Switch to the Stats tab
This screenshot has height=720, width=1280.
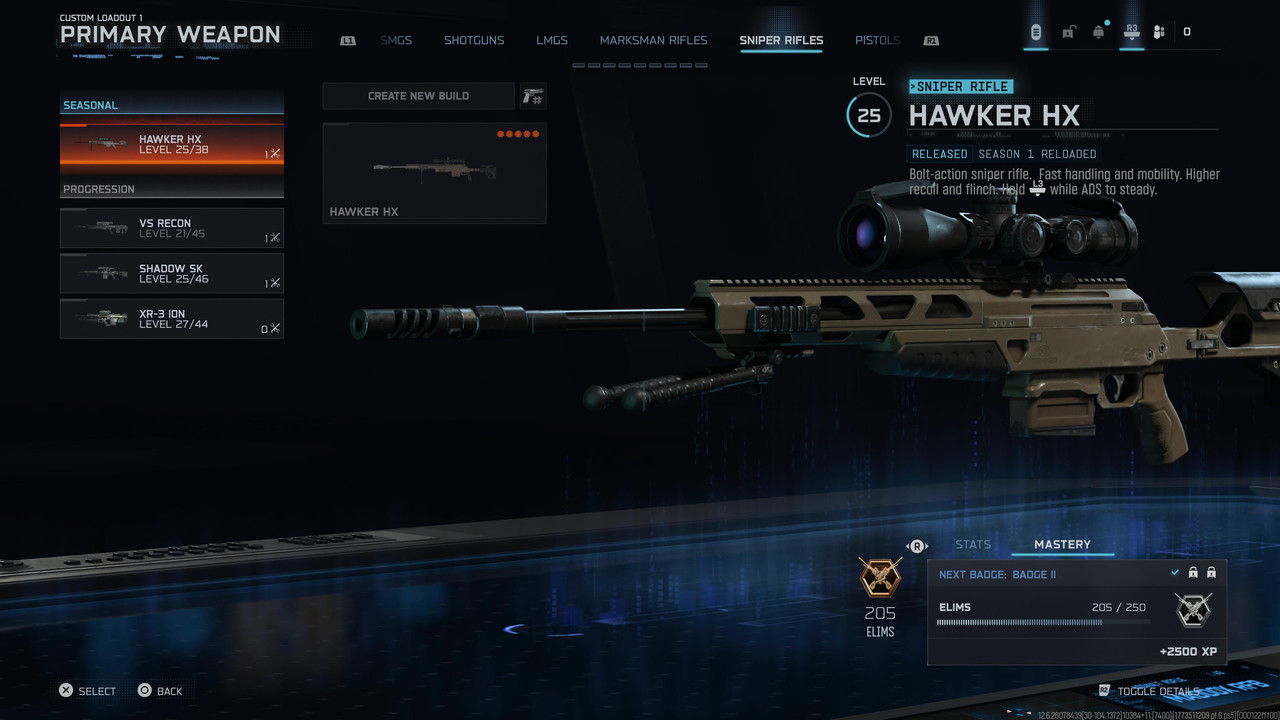pyautogui.click(x=973, y=544)
